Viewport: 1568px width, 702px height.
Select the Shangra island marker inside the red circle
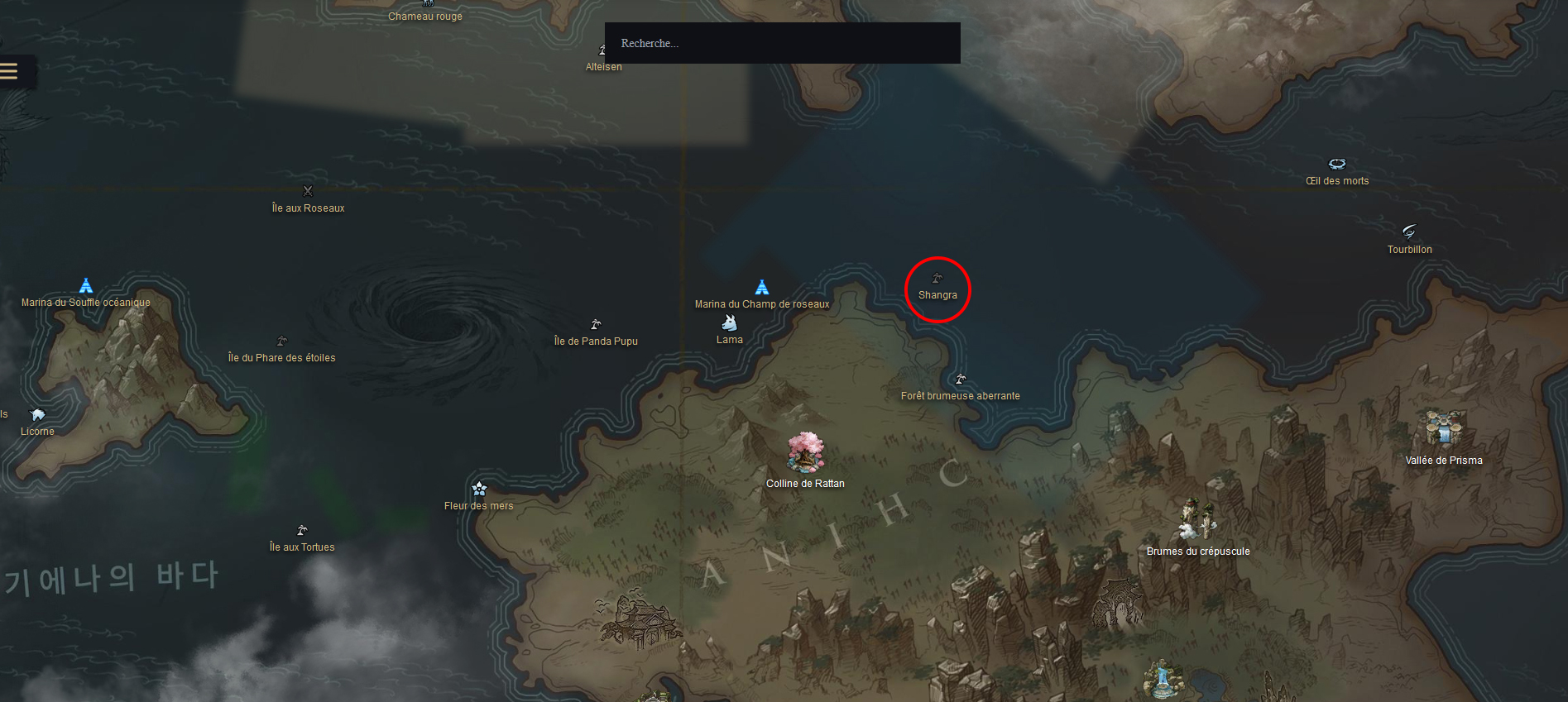click(x=937, y=278)
